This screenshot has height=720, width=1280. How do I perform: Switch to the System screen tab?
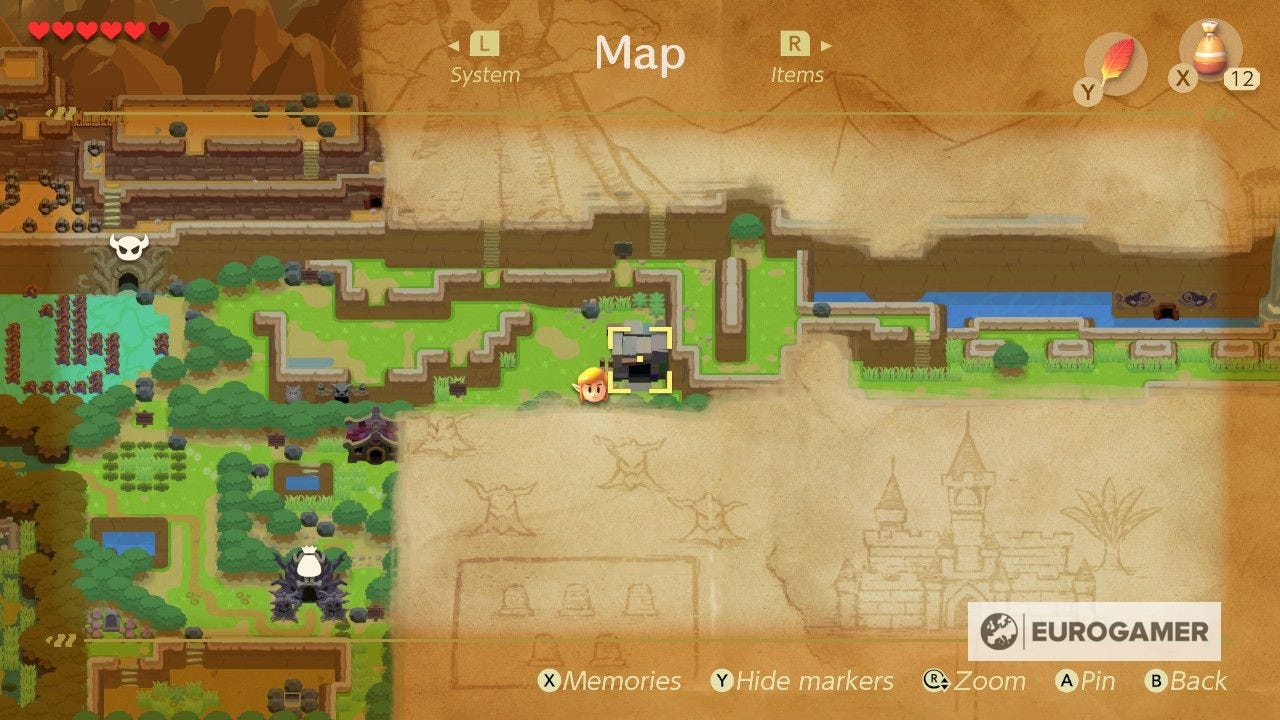pos(486,60)
